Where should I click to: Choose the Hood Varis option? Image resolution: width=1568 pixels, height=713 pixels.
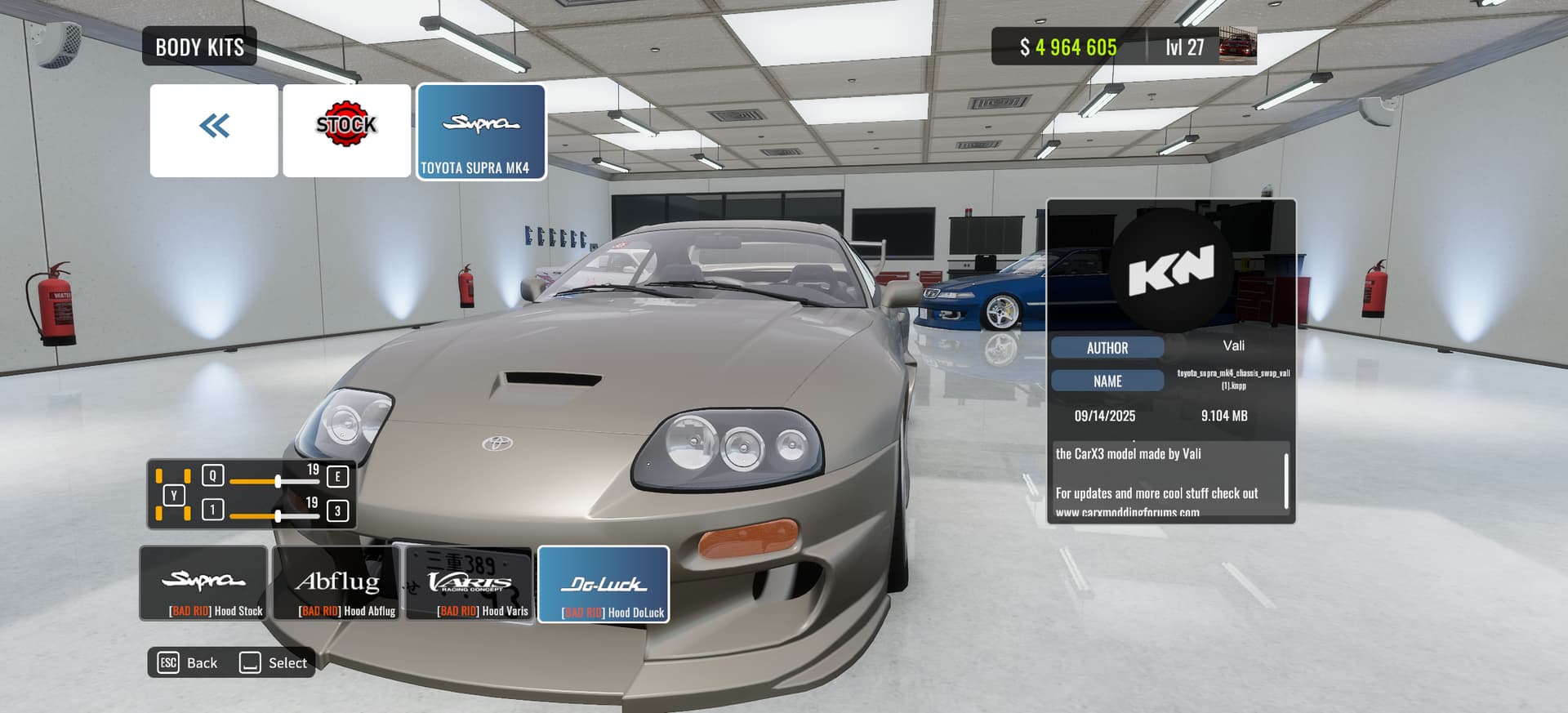tap(470, 583)
